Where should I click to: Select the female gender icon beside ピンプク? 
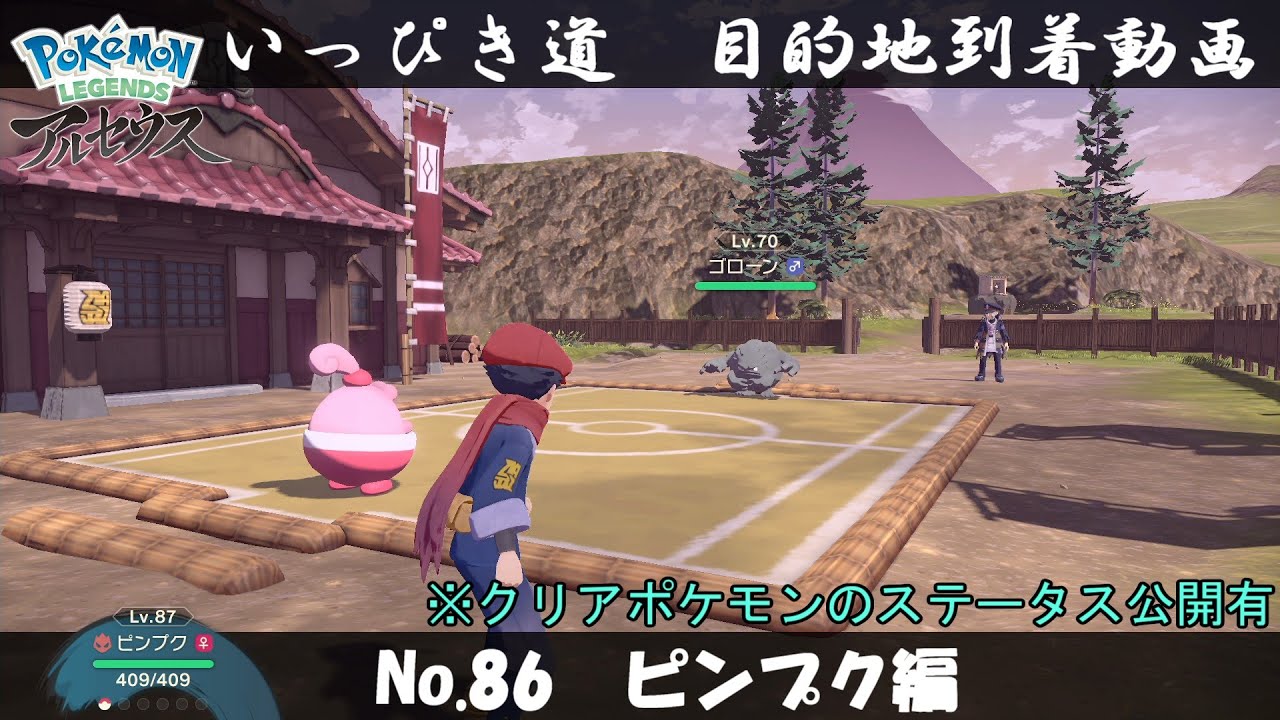pyautogui.click(x=205, y=644)
